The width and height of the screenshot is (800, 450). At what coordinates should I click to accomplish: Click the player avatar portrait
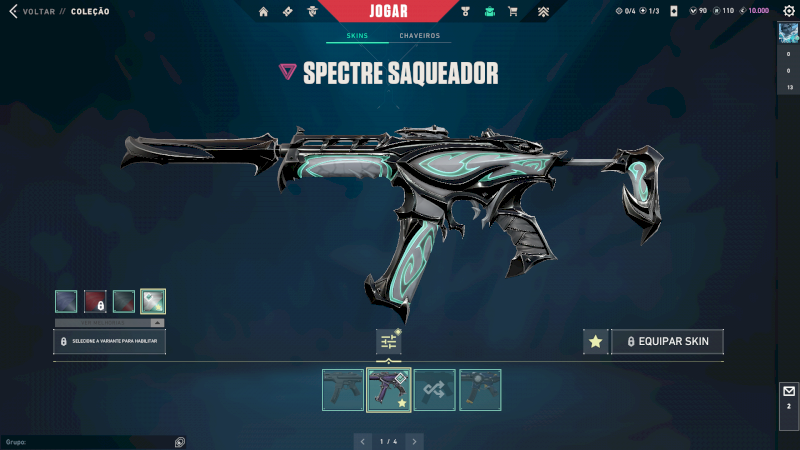(x=788, y=33)
